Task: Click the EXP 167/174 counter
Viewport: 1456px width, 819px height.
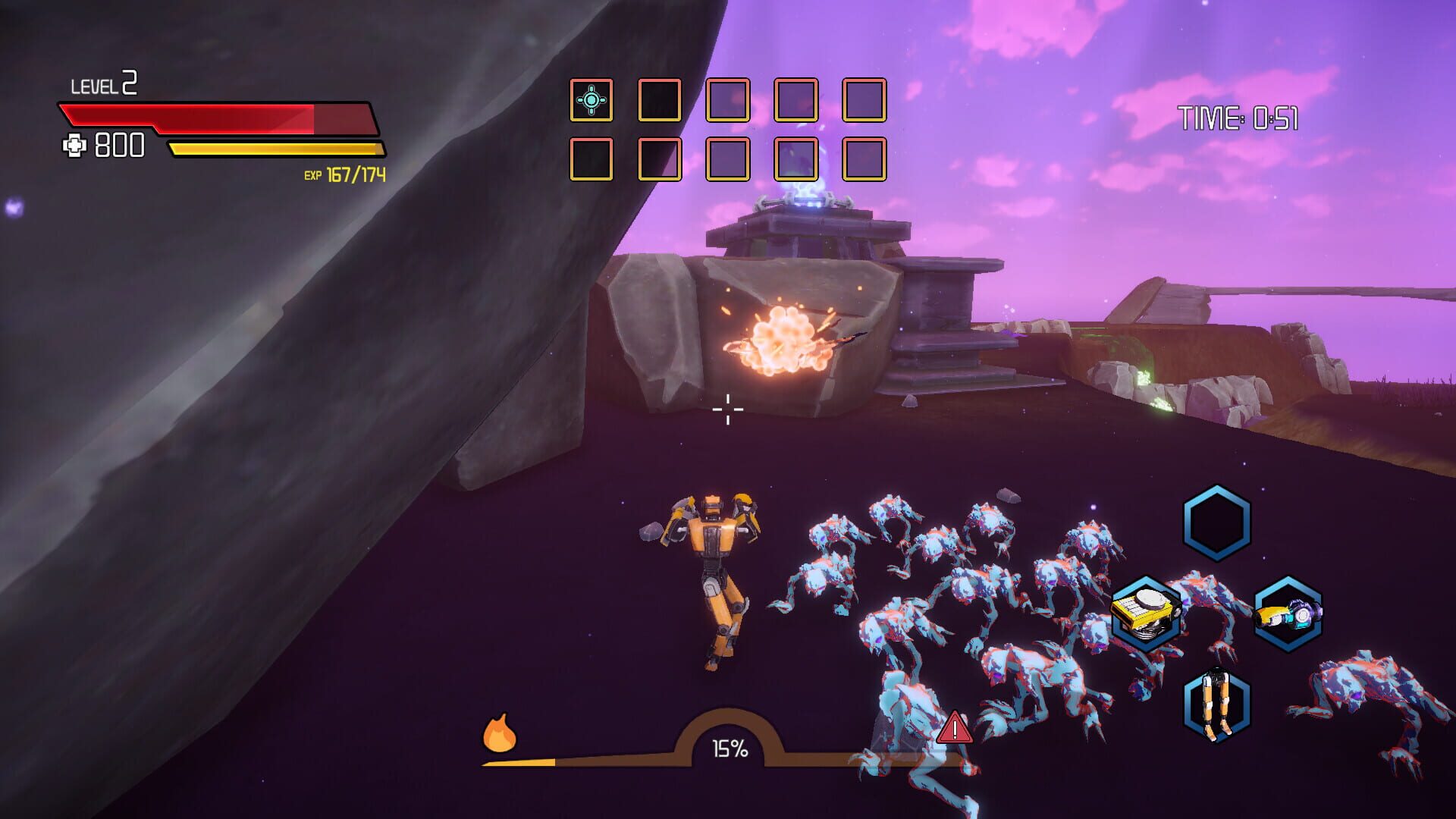Action: click(x=344, y=176)
